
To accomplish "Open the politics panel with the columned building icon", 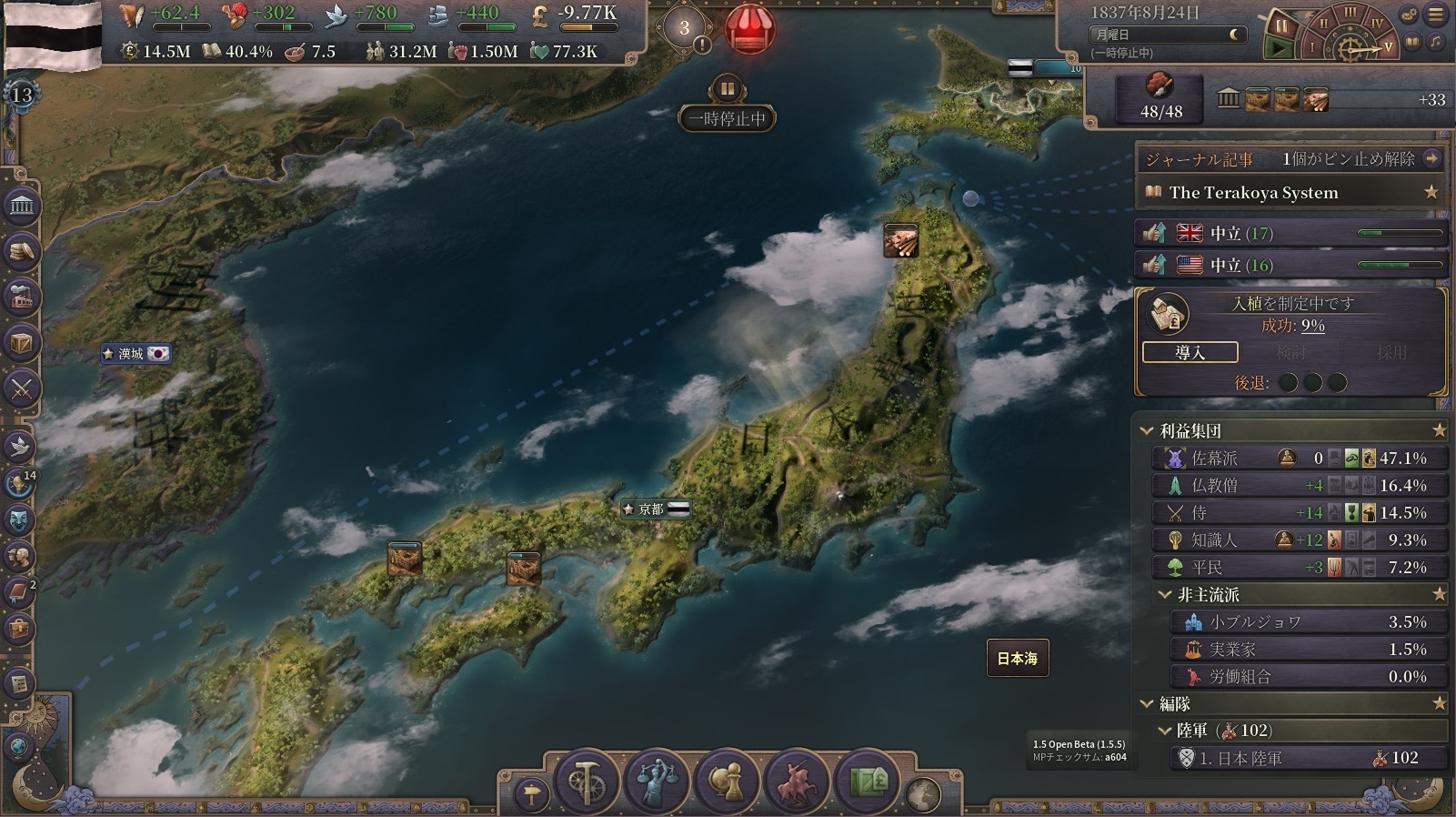I will coord(22,207).
